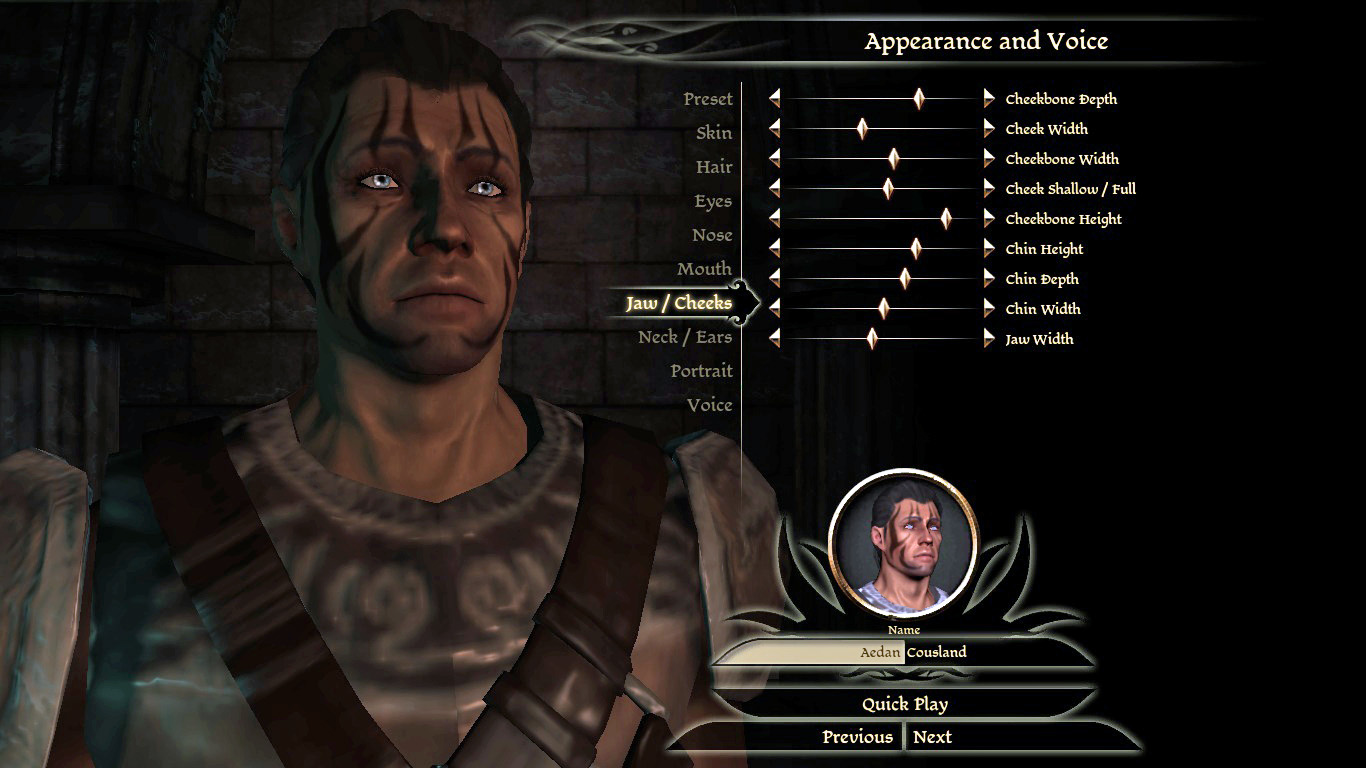Image resolution: width=1366 pixels, height=768 pixels.
Task: Open the Voice selection category
Action: click(x=709, y=405)
